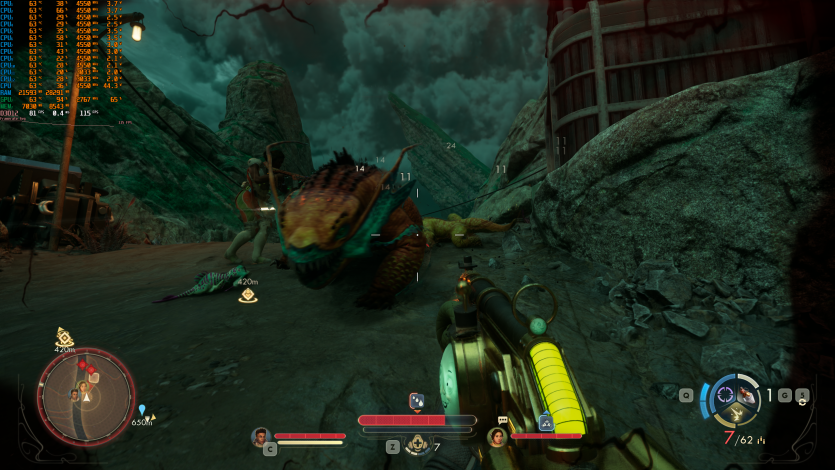The height and width of the screenshot is (470, 835).
Task: Click the blue waypoint pin beside the minimap
Action: tap(142, 409)
